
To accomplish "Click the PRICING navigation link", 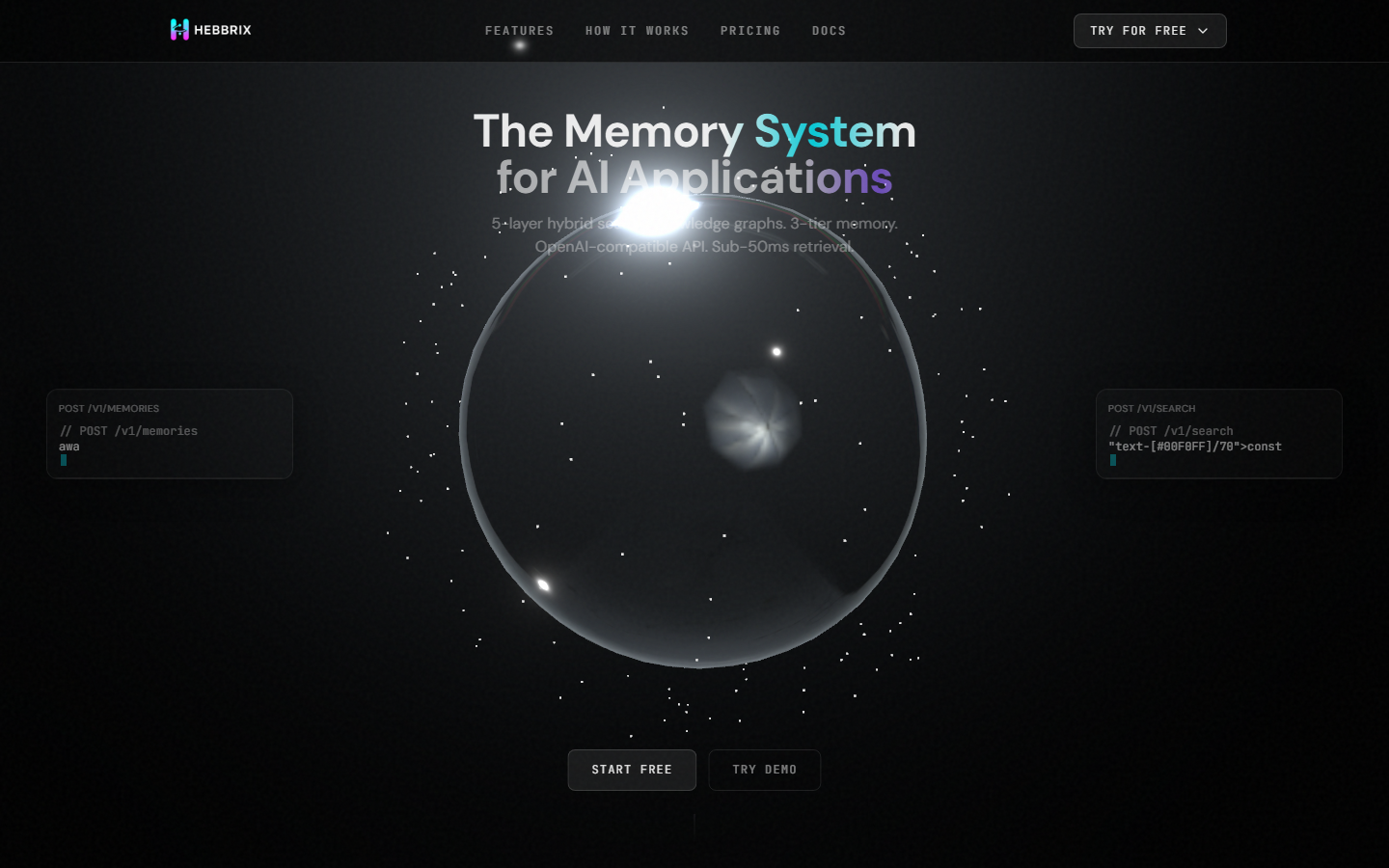I will (x=750, y=30).
